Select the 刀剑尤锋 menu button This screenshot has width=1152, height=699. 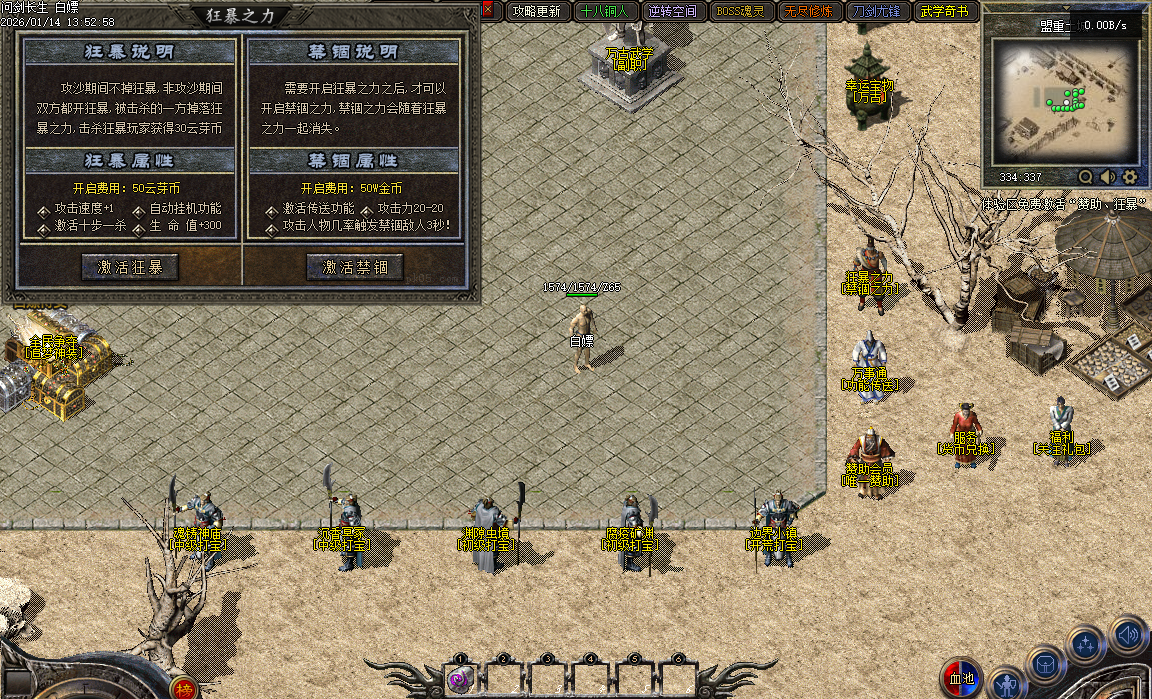(x=876, y=11)
